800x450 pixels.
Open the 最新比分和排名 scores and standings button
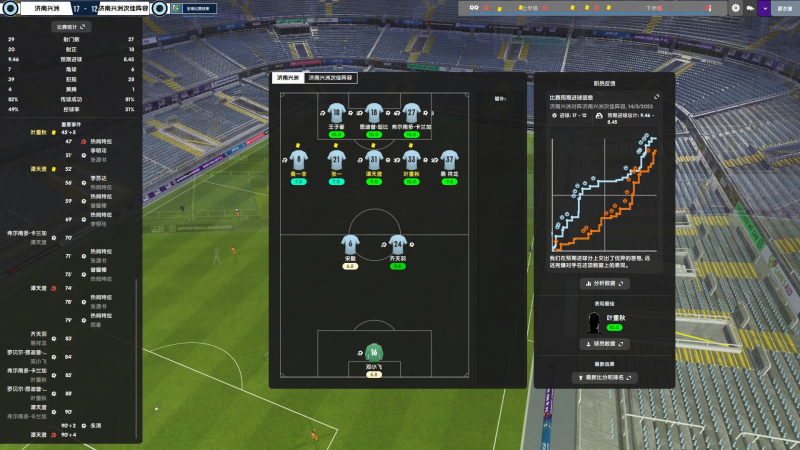coord(604,378)
